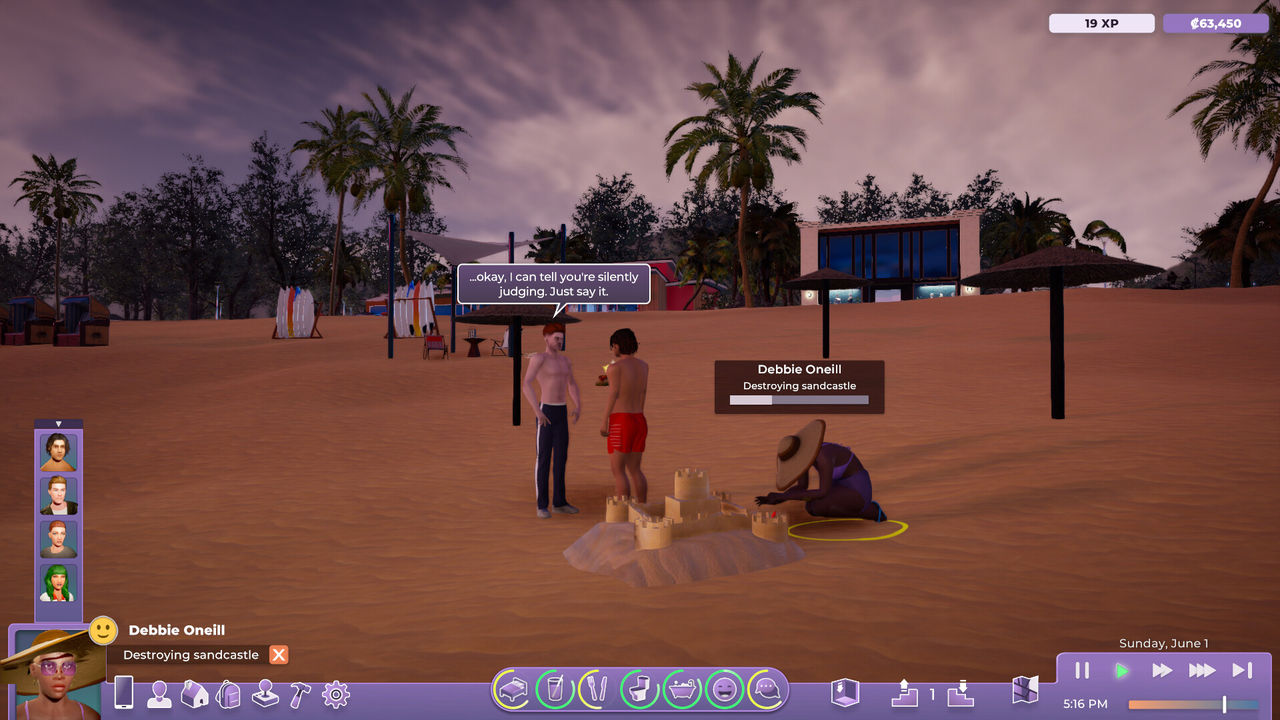Viewport: 1280px width, 720px height.
Task: Check the fun smiley need icon
Action: coord(724,691)
